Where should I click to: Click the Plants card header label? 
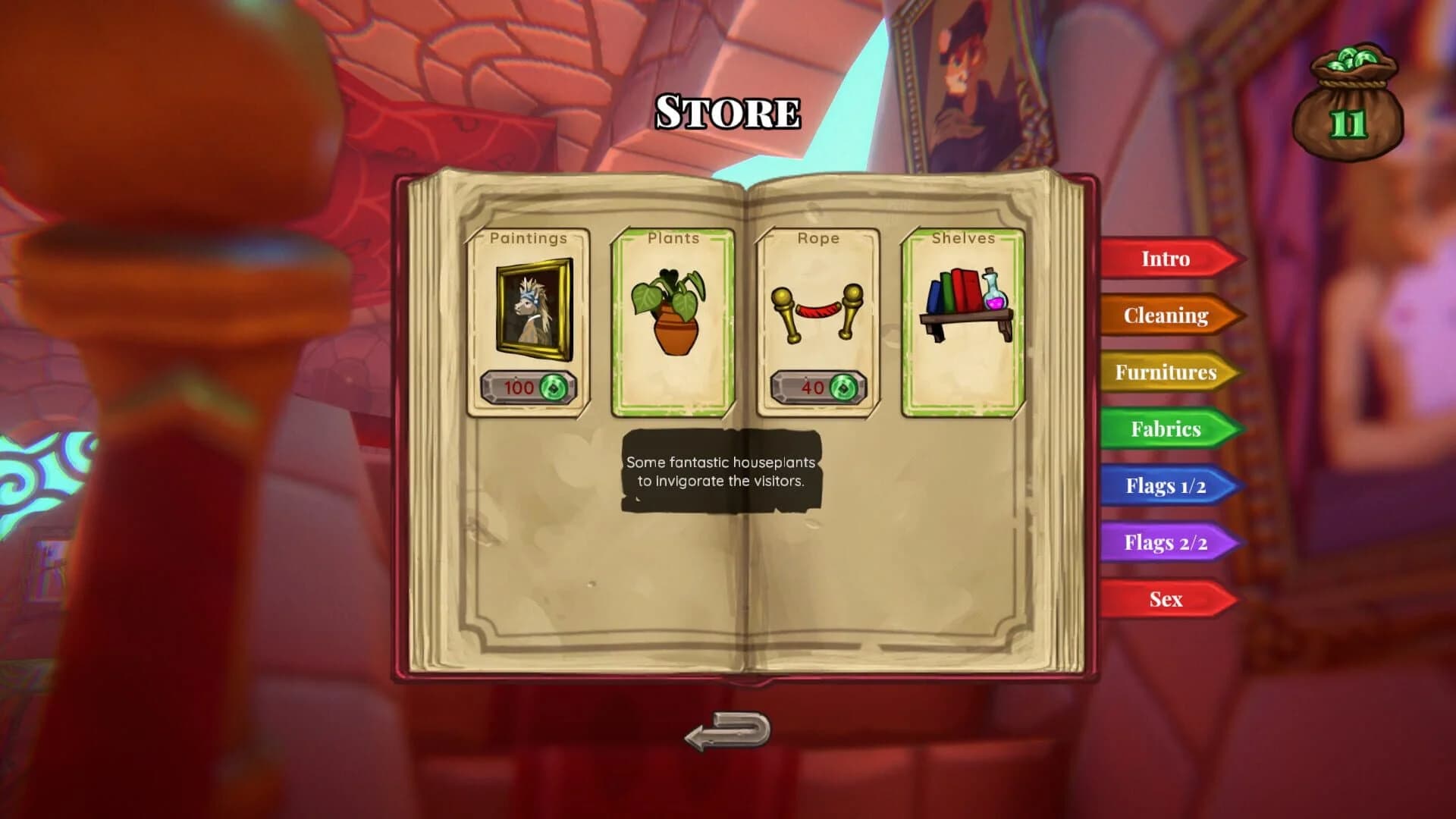click(x=673, y=237)
